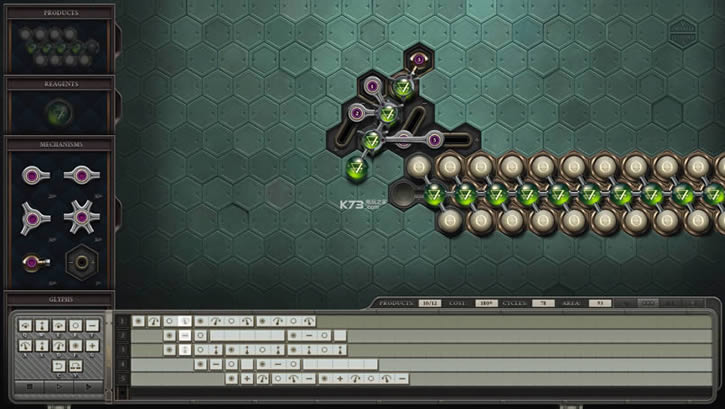The height and width of the screenshot is (409, 725).
Task: Pick the green reagent atom
Action: (59, 112)
